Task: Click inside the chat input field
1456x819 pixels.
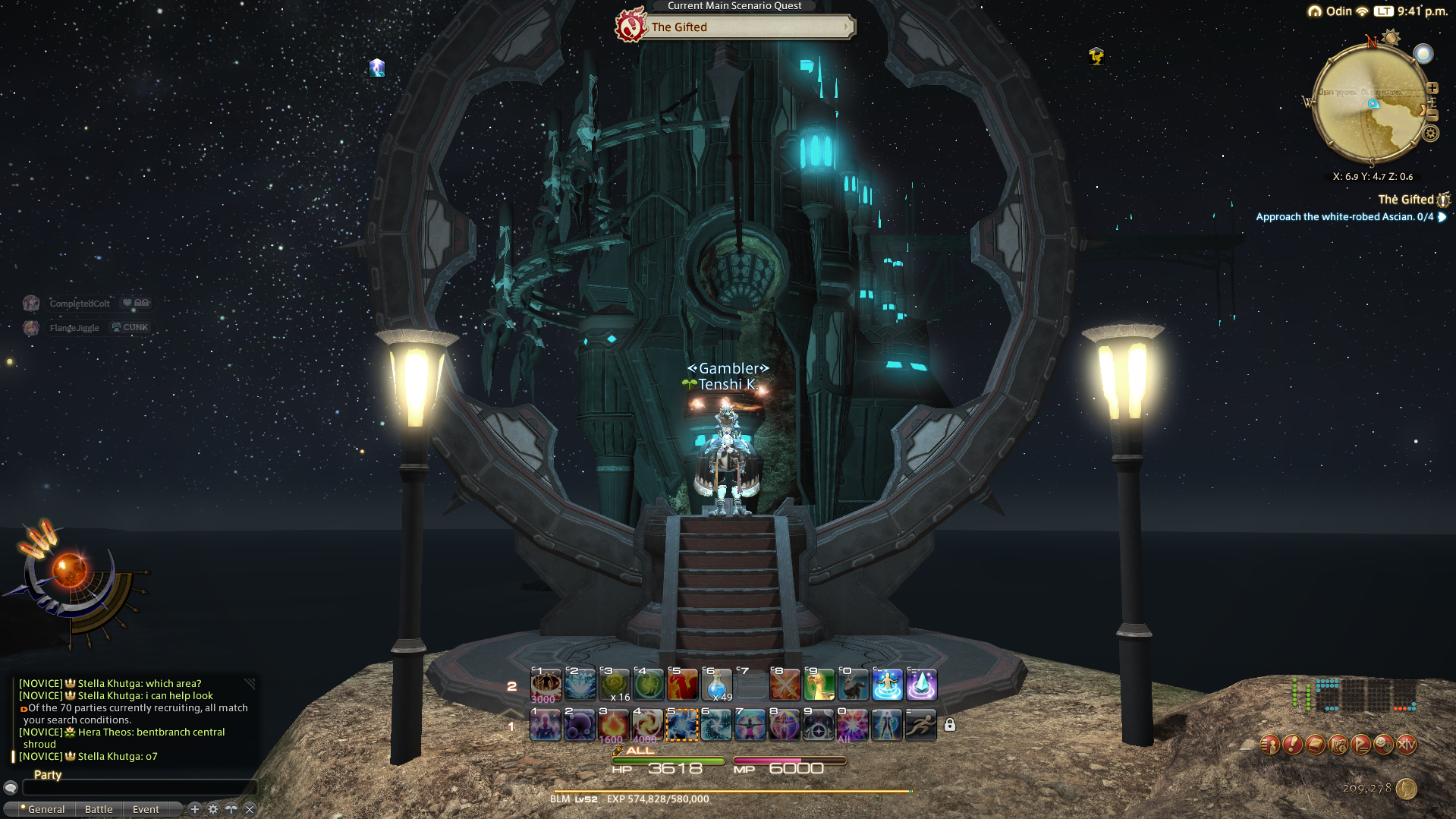Action: [137, 788]
